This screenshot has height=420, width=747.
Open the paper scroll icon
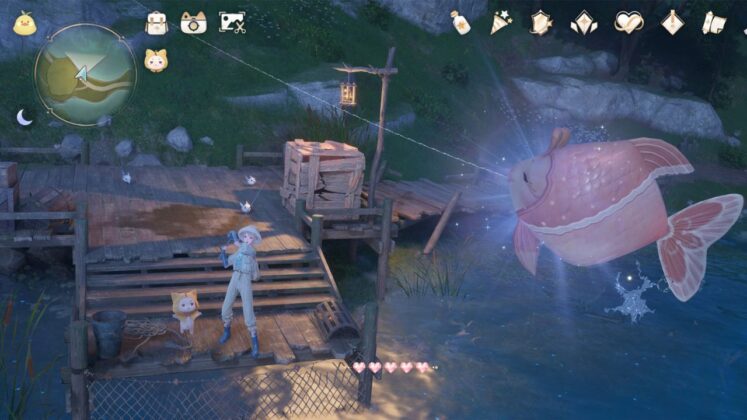pyautogui.click(x=713, y=22)
